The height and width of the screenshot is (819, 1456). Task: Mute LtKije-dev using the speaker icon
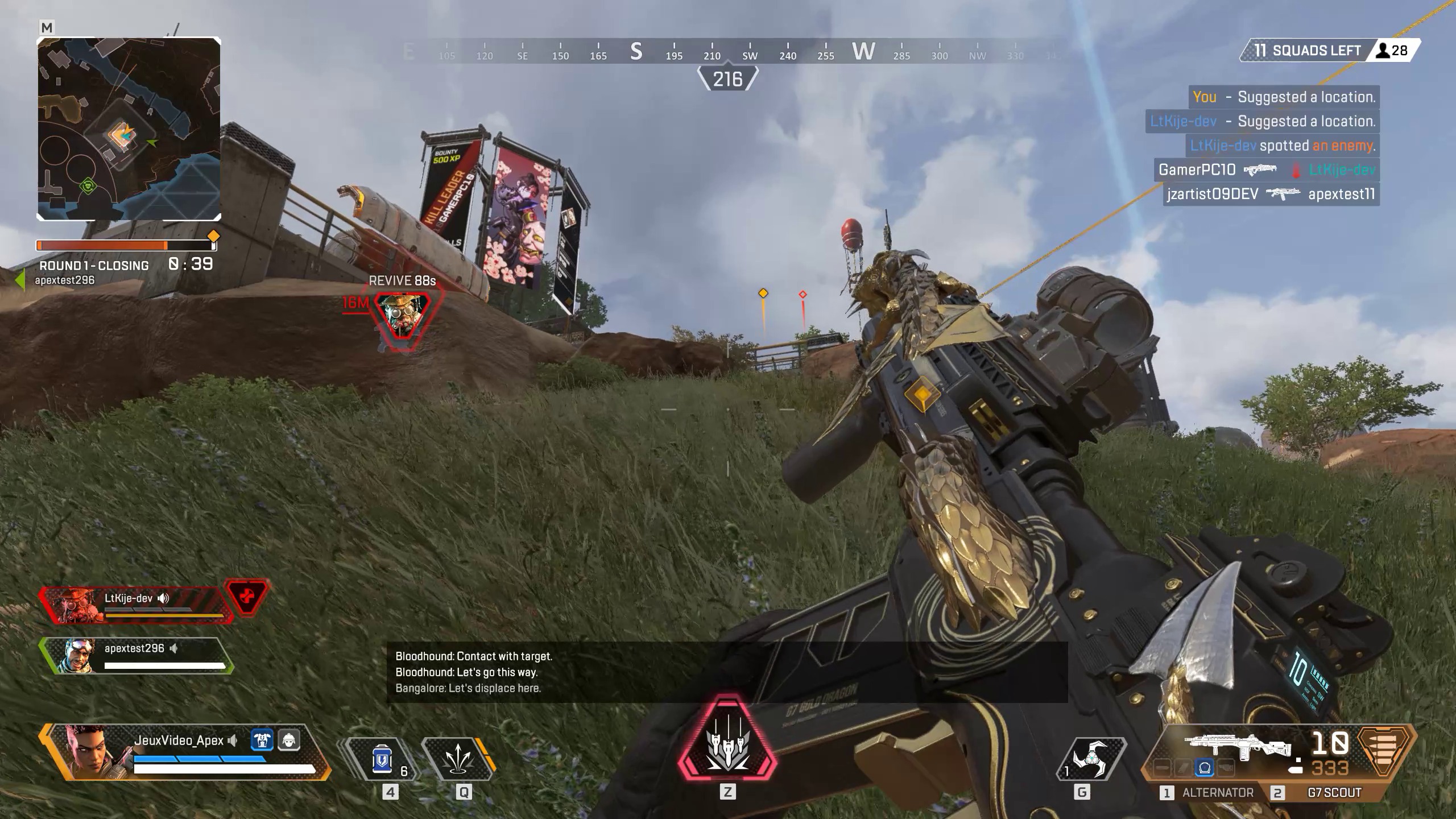[164, 598]
